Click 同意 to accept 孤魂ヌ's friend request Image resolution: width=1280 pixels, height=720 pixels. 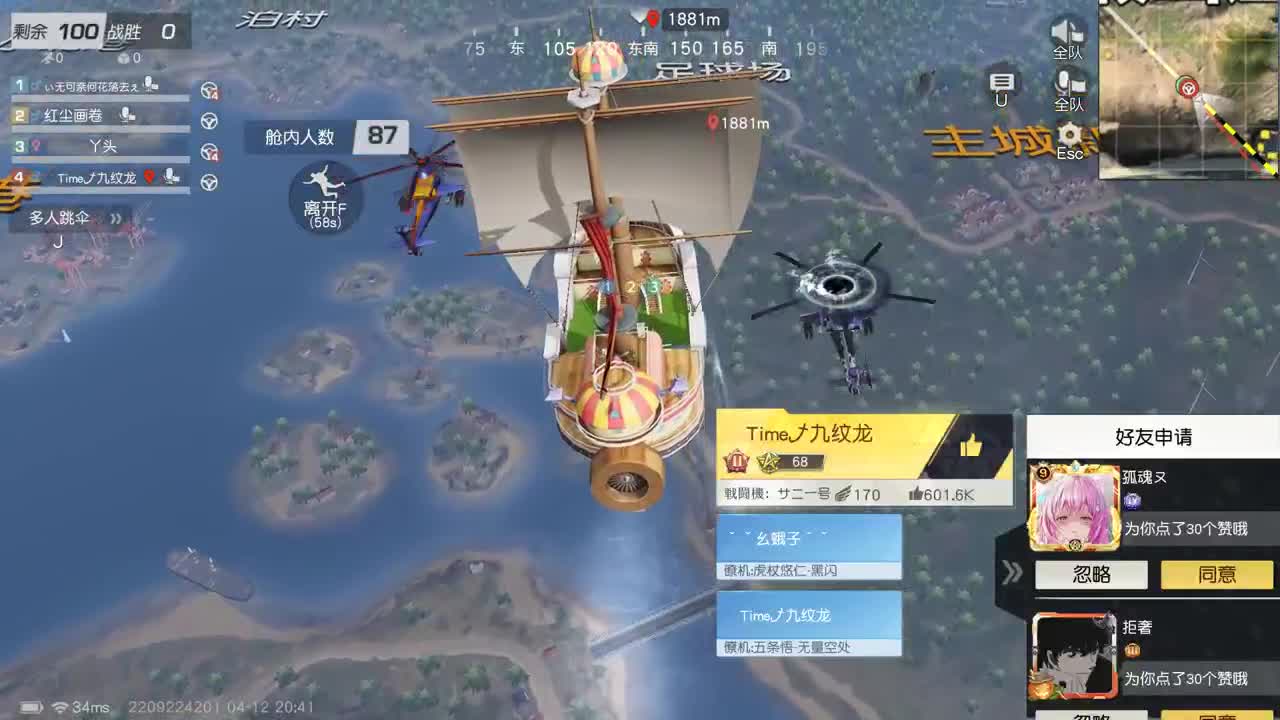[1216, 575]
